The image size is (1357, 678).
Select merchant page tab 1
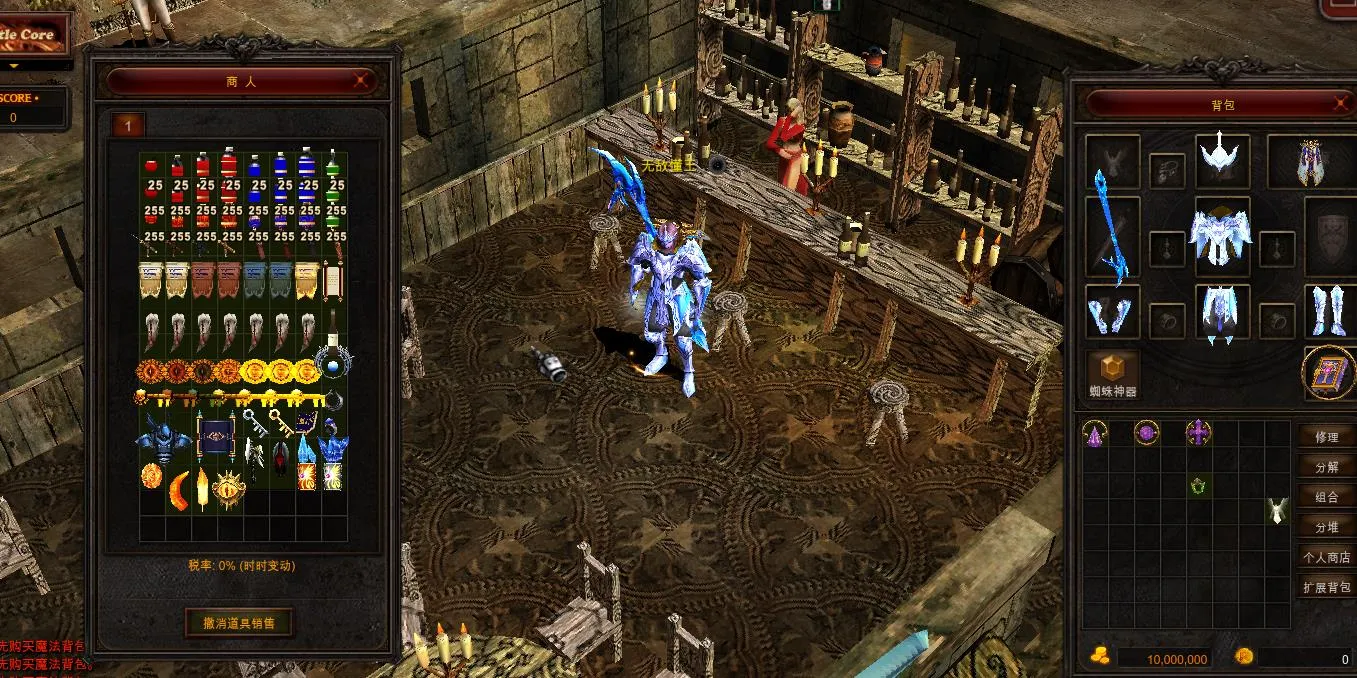pos(128,125)
